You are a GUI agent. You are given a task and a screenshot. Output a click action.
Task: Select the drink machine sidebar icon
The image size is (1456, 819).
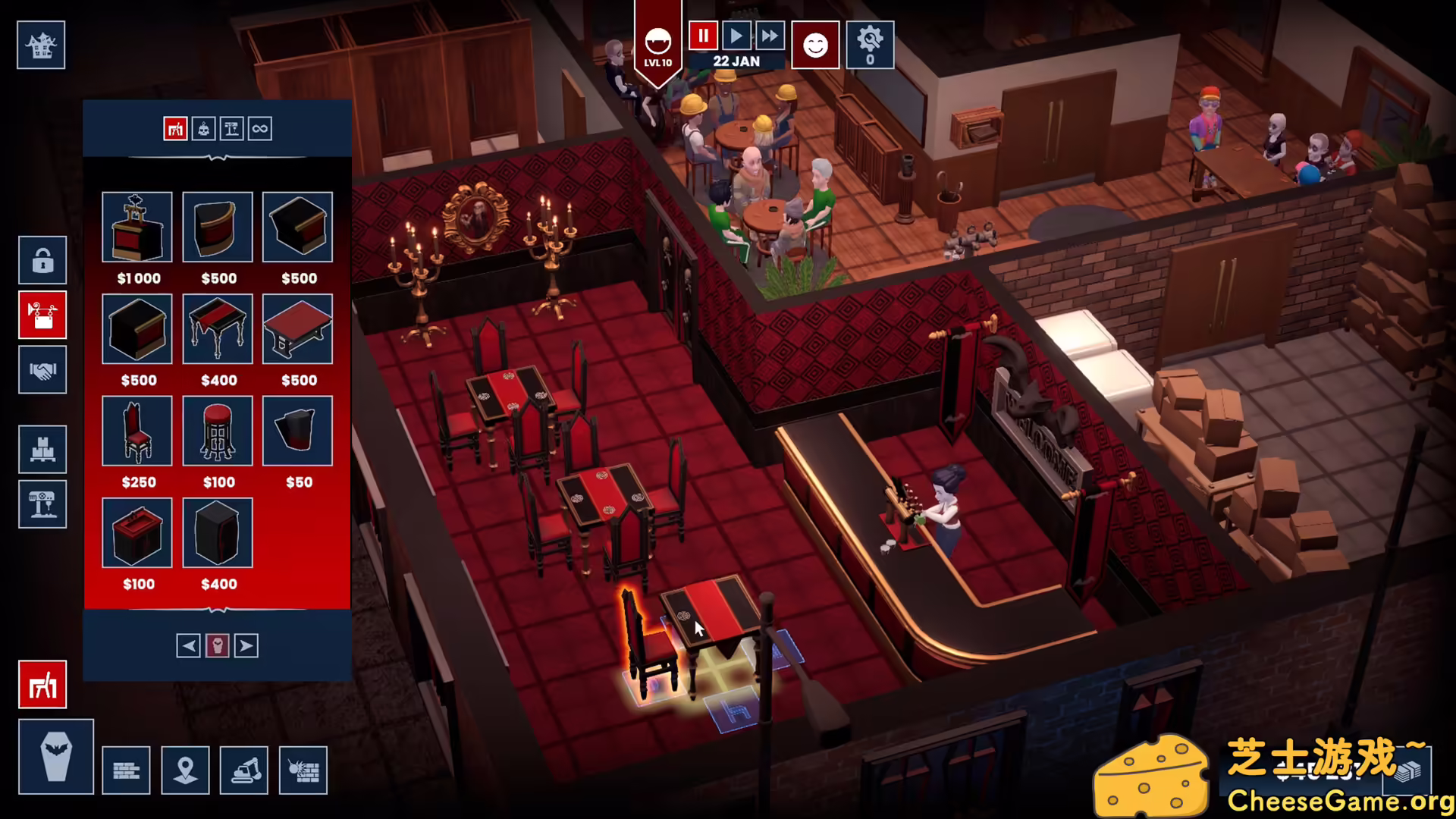coord(42,504)
